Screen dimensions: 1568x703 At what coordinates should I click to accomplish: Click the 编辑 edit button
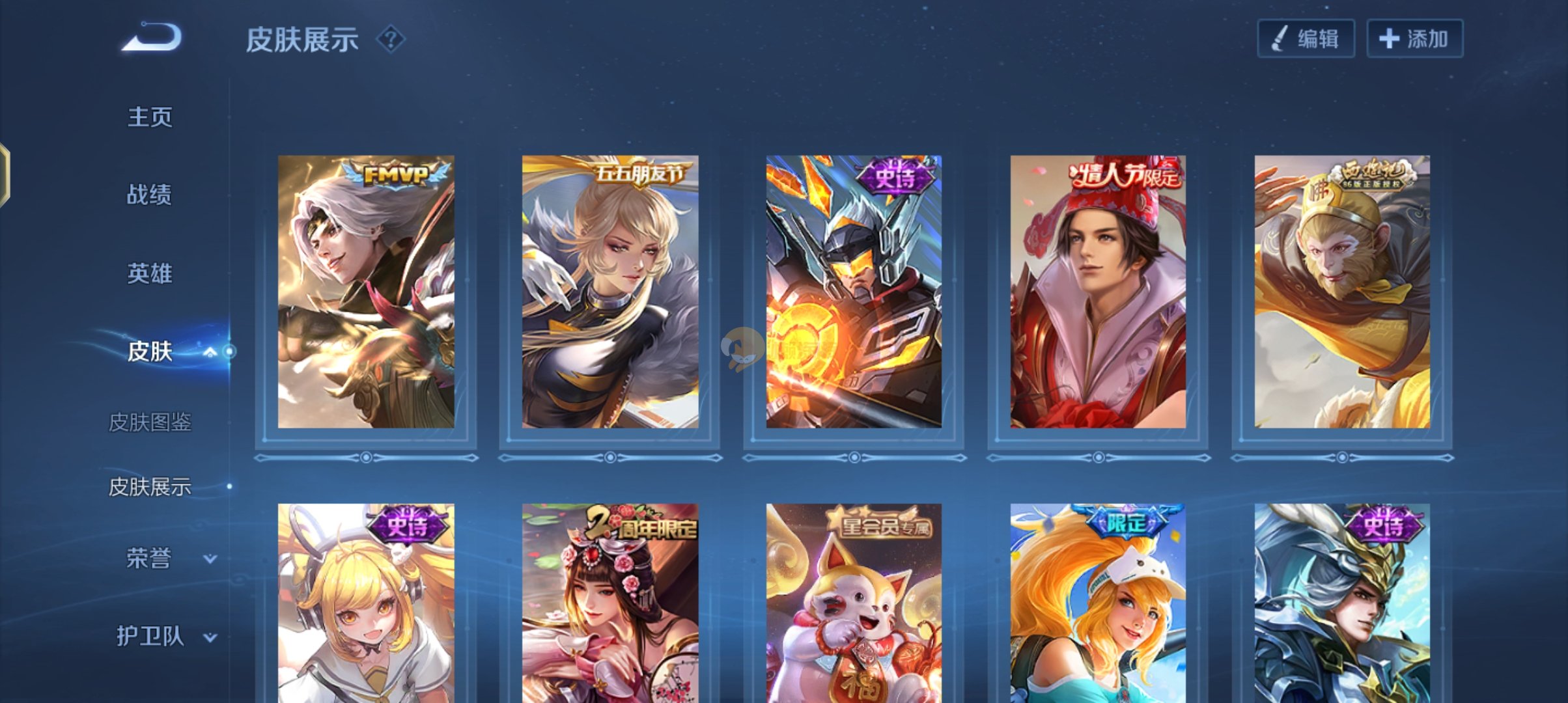tap(1306, 39)
